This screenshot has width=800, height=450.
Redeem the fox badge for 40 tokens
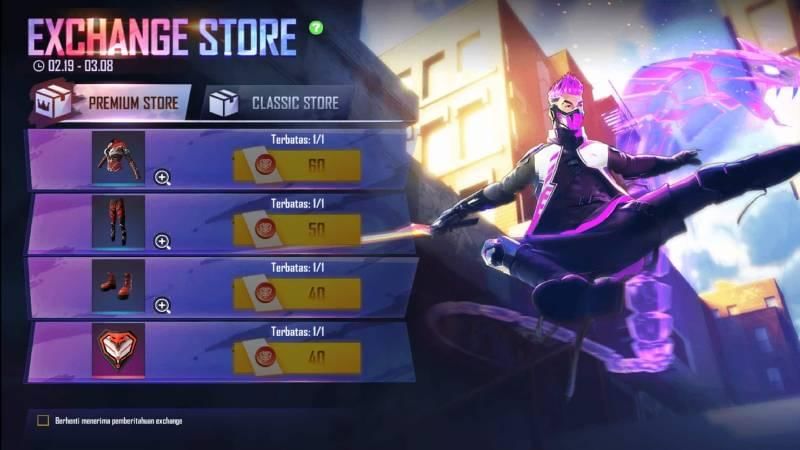[296, 357]
